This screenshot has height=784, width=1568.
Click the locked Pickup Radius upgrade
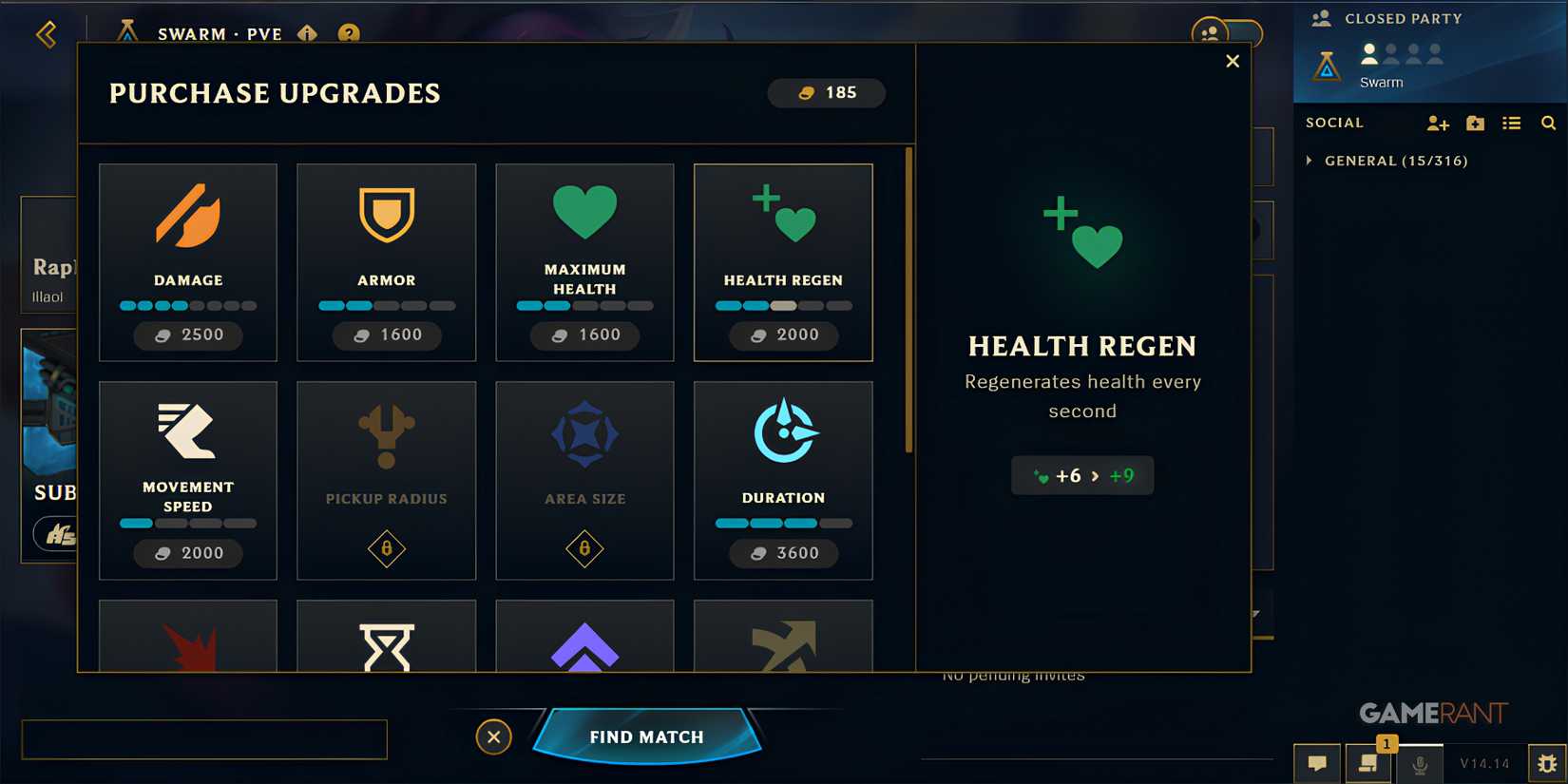coord(386,480)
